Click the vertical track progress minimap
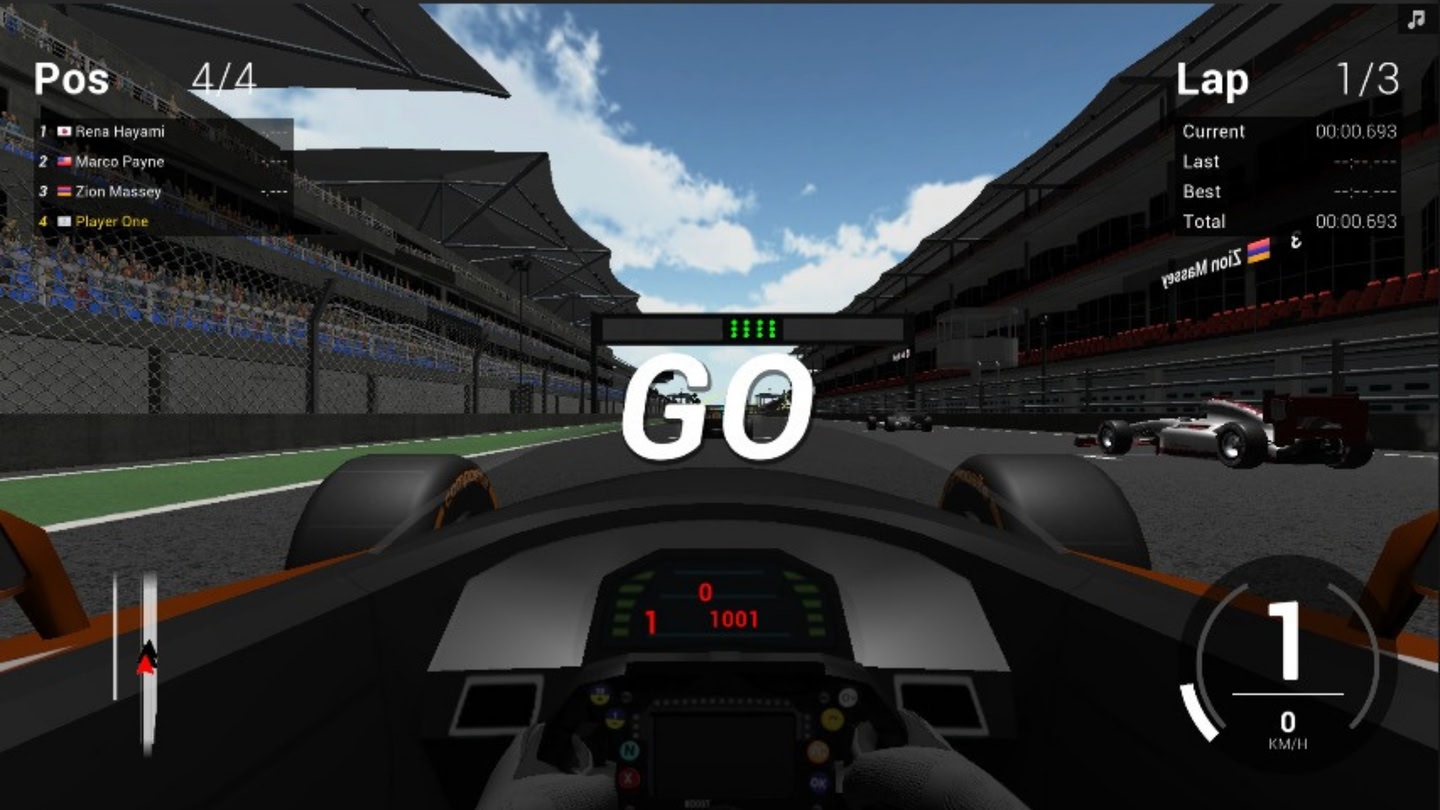The image size is (1440, 810). point(148,660)
